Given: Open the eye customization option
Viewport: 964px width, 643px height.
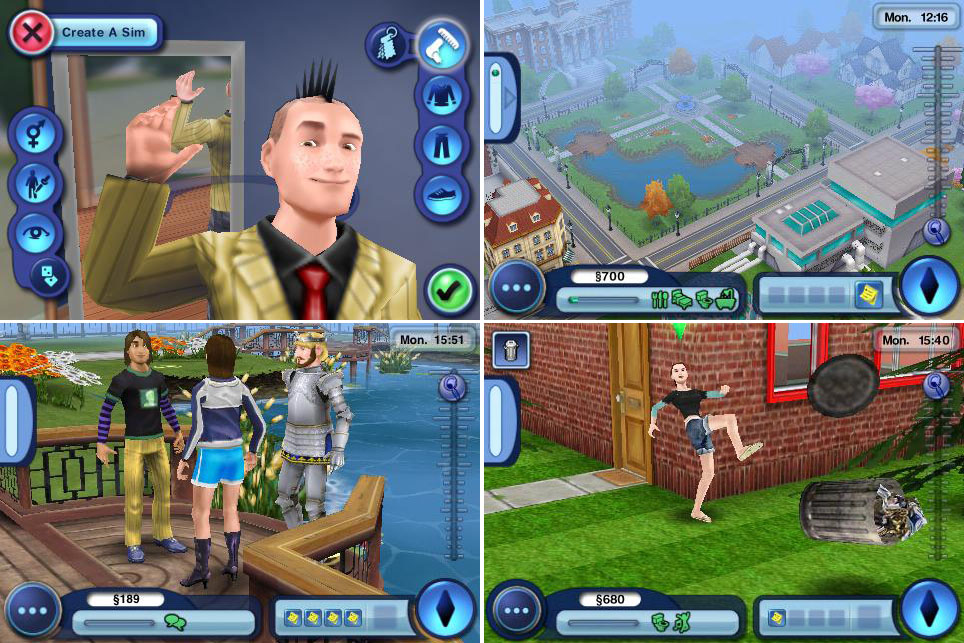Looking at the screenshot, I should (35, 234).
